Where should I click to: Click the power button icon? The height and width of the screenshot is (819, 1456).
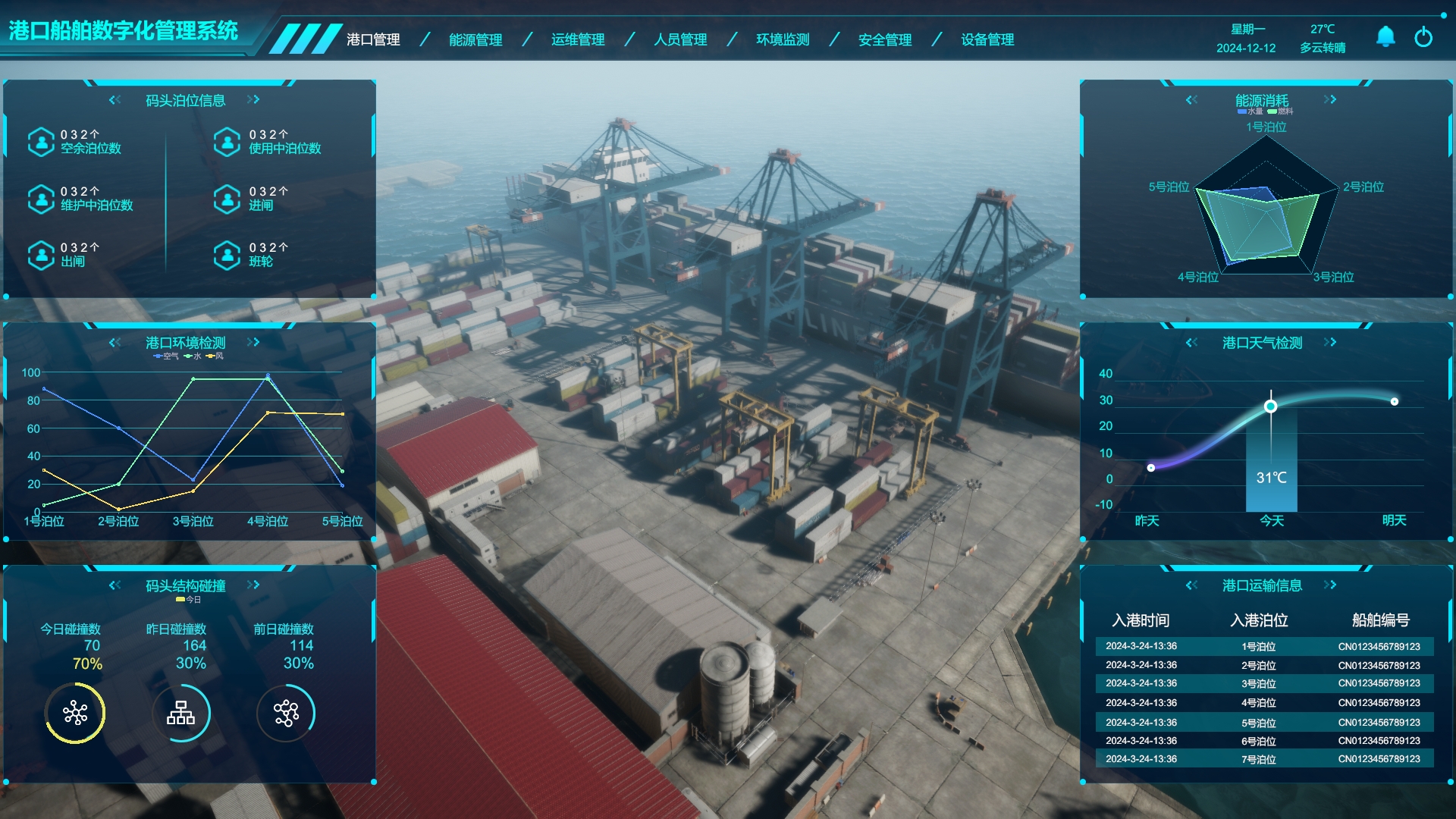click(x=1423, y=36)
